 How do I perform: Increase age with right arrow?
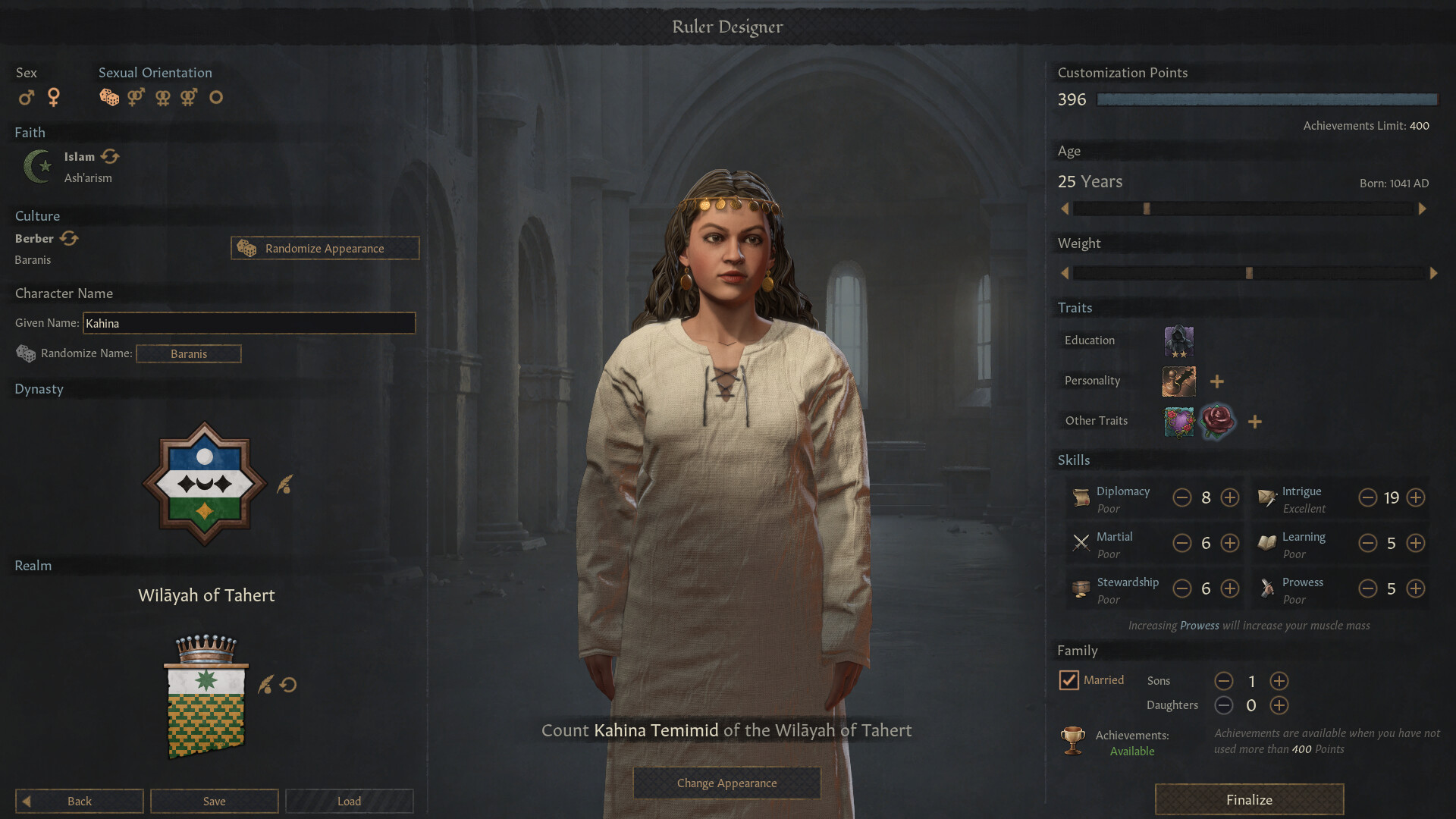pyautogui.click(x=1422, y=209)
